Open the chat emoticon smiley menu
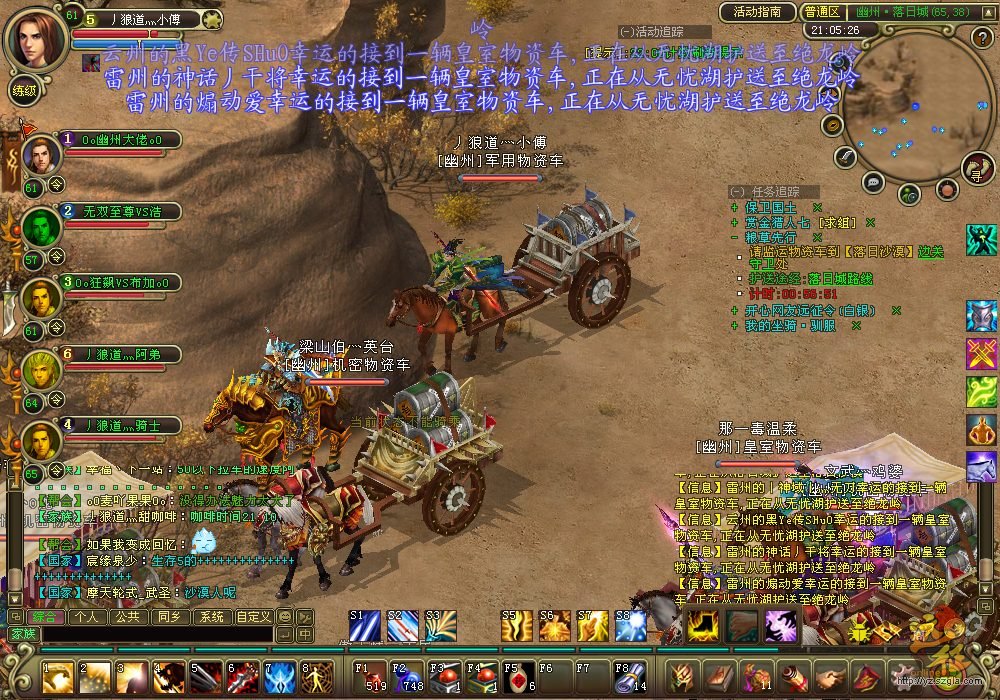This screenshot has width=1000, height=700. tap(285, 617)
